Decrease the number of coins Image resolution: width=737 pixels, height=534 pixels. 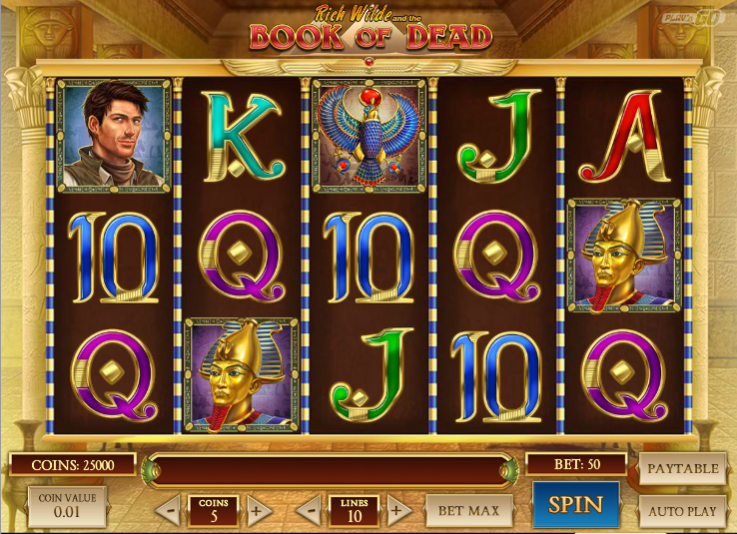tap(170, 511)
